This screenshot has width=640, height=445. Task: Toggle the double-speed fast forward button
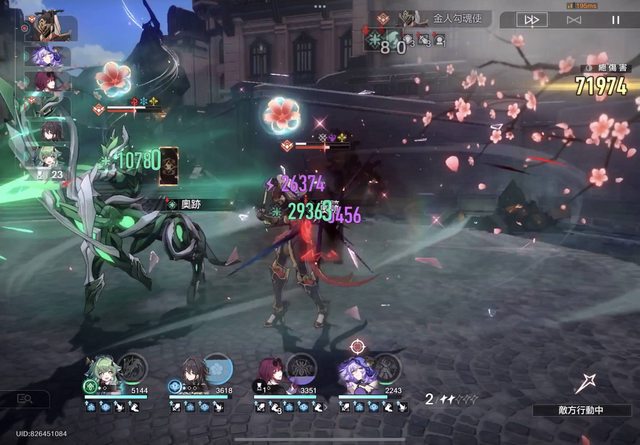tap(533, 19)
